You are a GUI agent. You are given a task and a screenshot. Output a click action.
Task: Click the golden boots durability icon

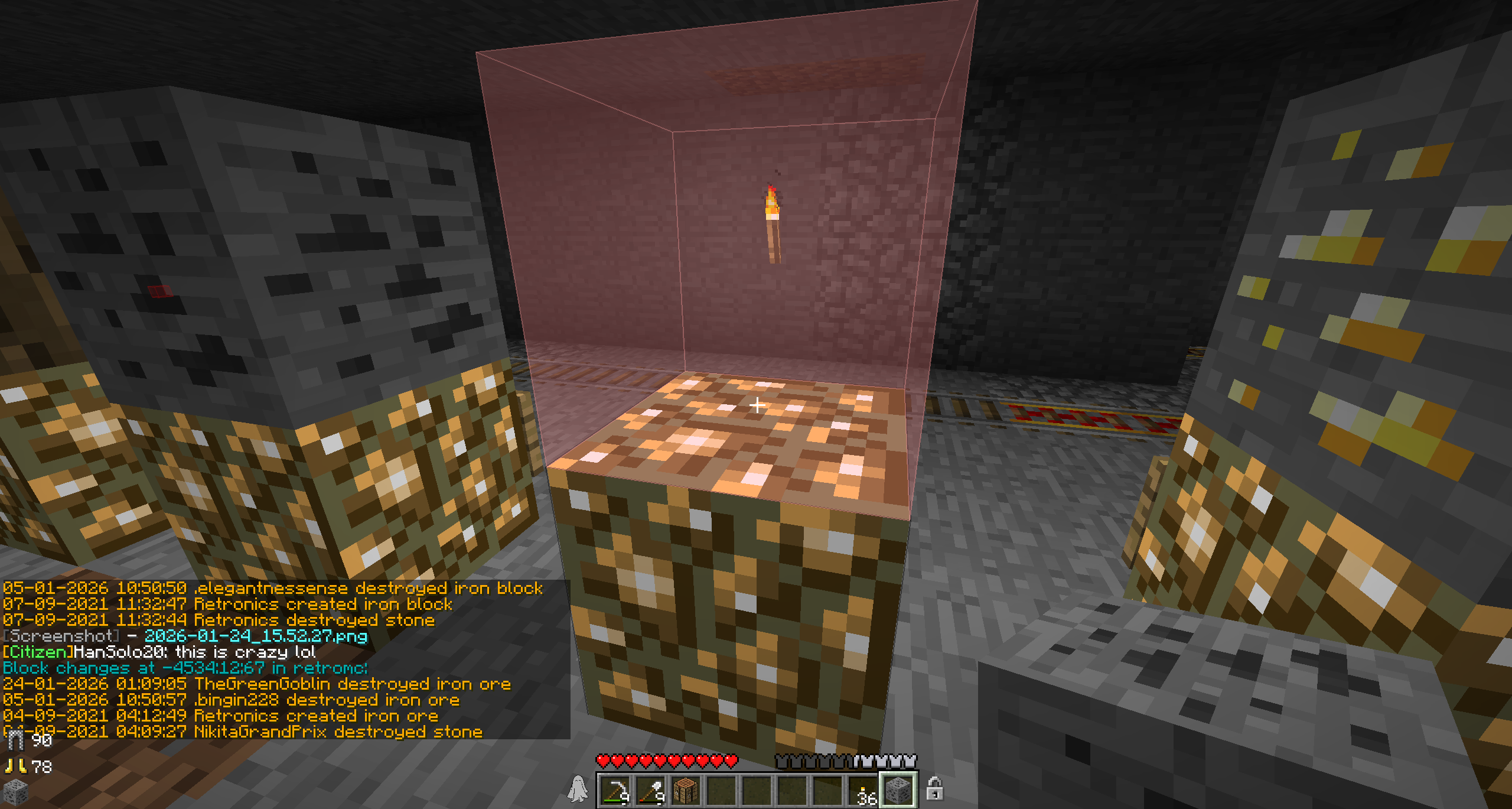point(15,766)
